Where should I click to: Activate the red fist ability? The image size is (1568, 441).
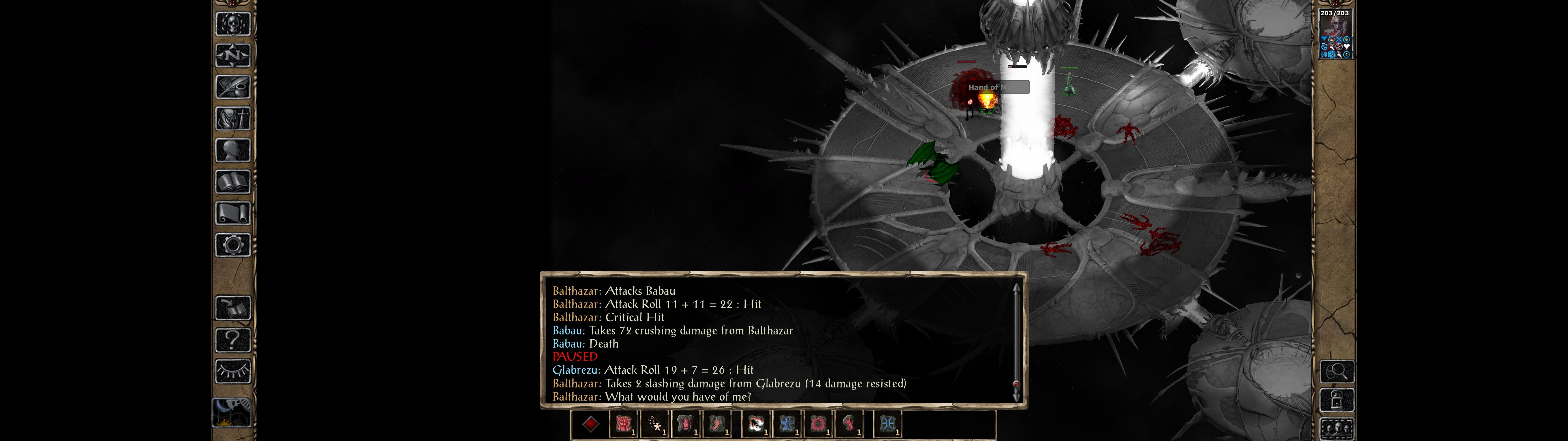(623, 424)
